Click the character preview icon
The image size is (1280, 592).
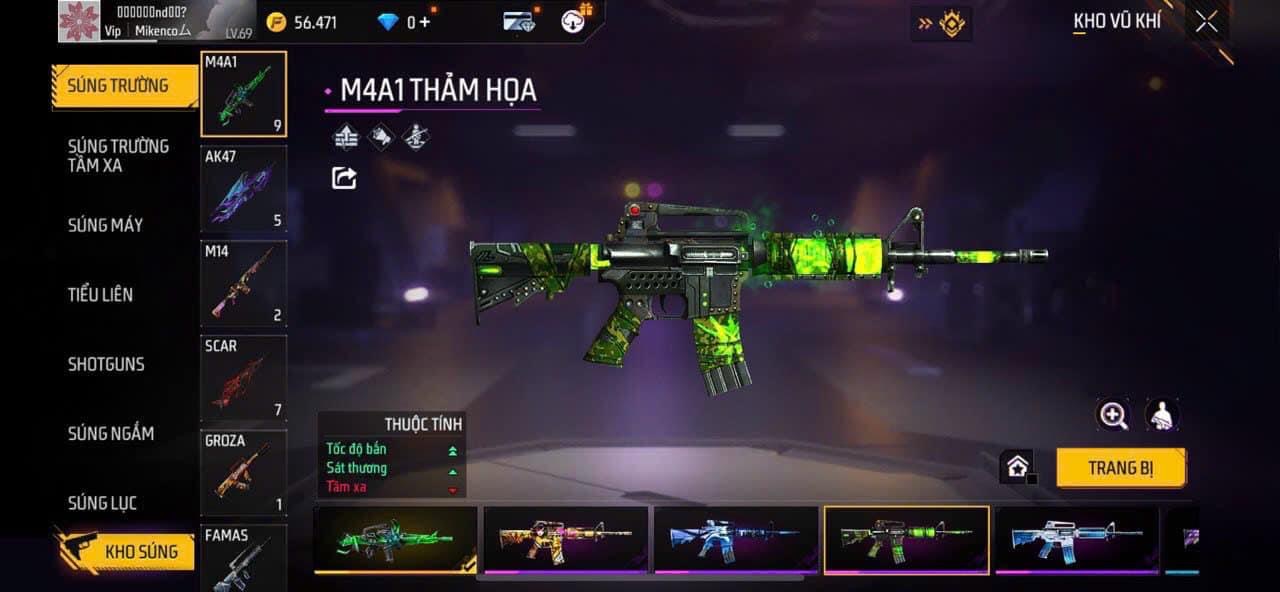point(1162,415)
